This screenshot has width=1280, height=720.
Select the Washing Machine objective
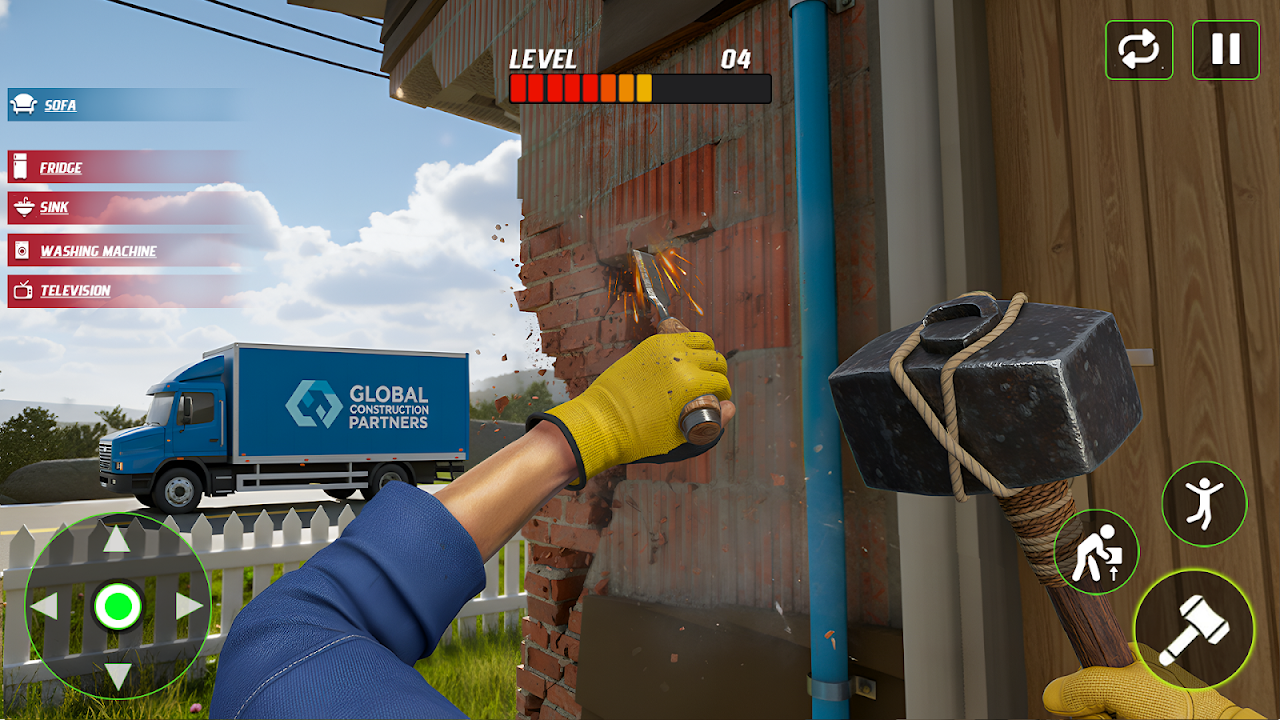[97, 251]
